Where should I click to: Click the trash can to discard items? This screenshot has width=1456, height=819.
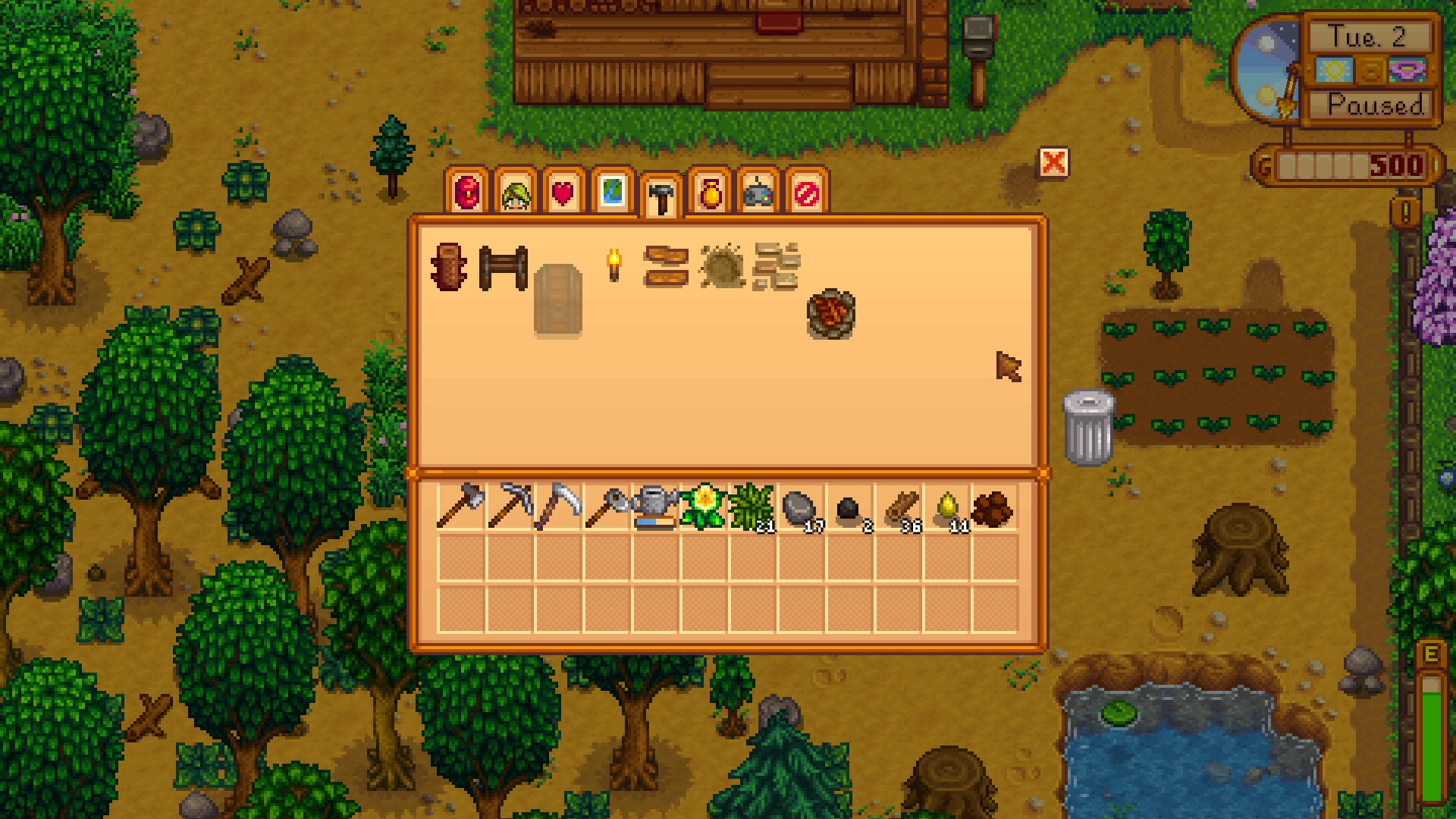pos(1088,427)
